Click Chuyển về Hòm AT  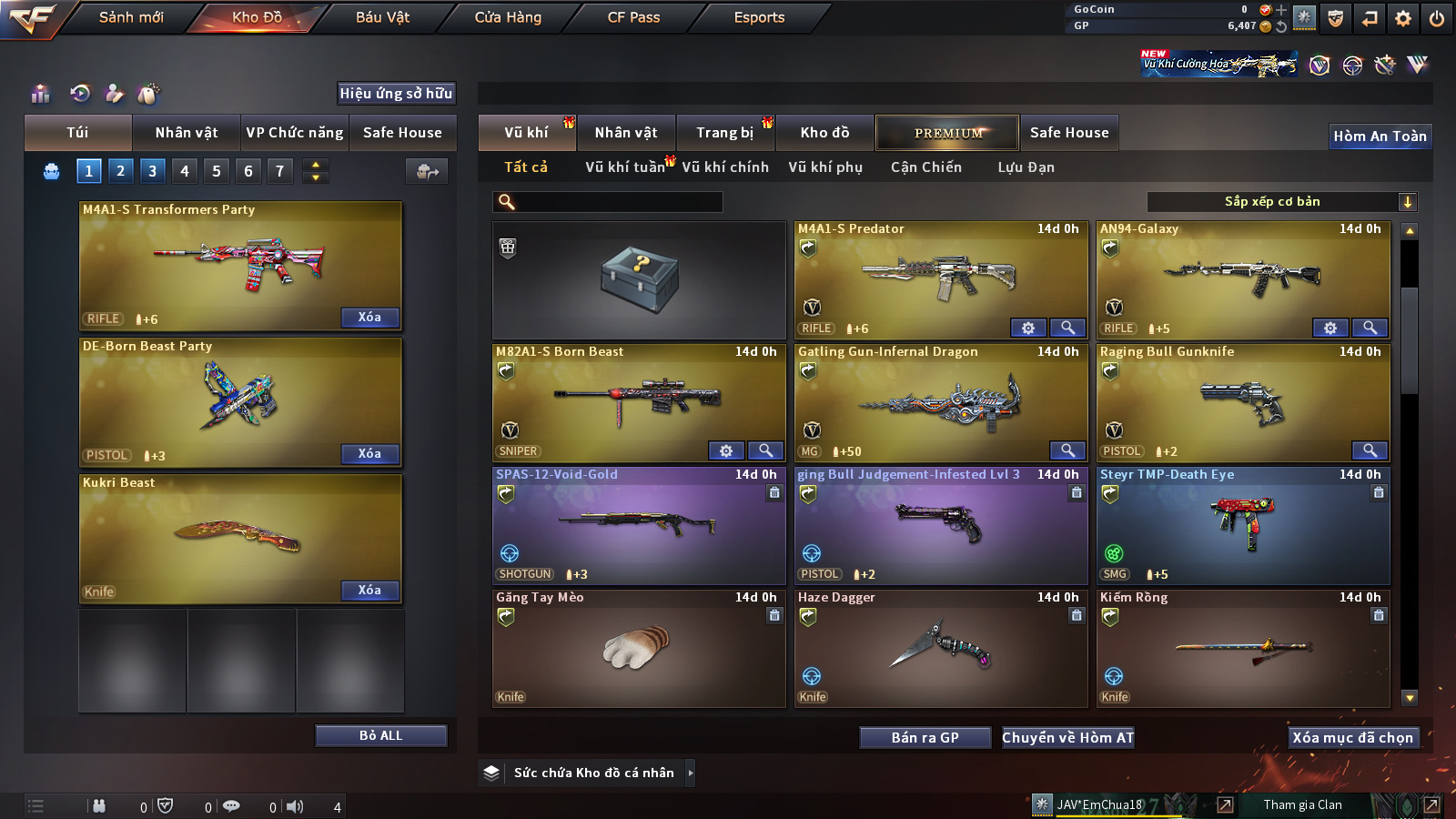(x=1067, y=738)
